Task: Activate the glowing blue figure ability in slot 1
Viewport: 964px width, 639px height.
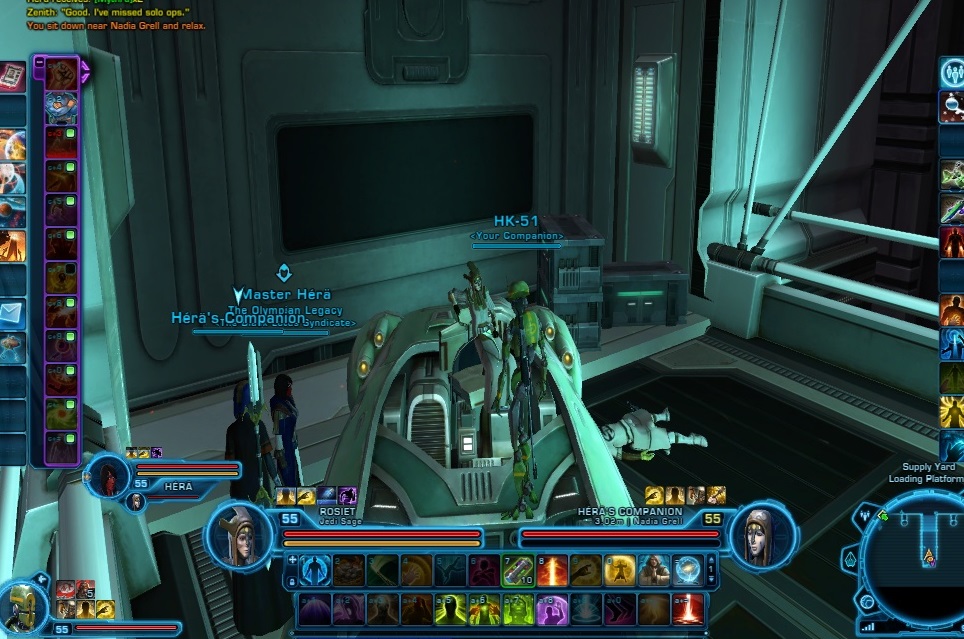Action: 315,569
